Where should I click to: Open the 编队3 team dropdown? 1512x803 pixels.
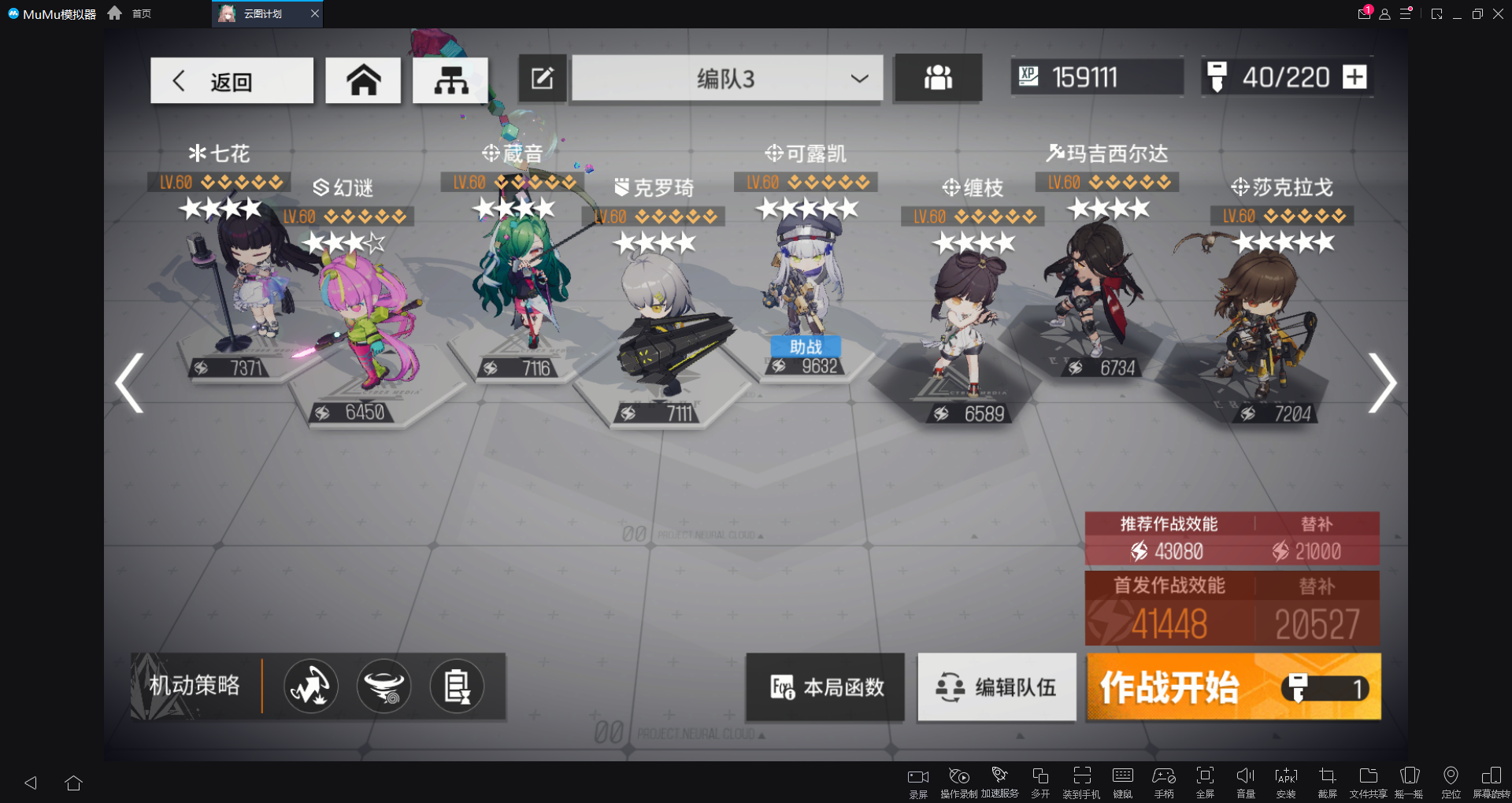(x=726, y=79)
